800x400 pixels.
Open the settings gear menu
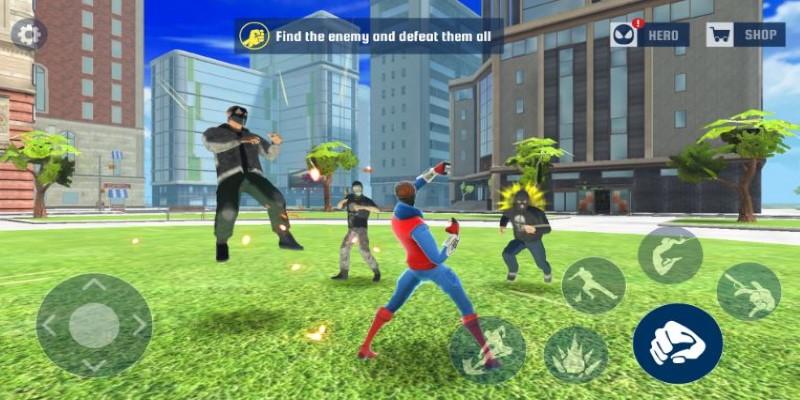28,35
